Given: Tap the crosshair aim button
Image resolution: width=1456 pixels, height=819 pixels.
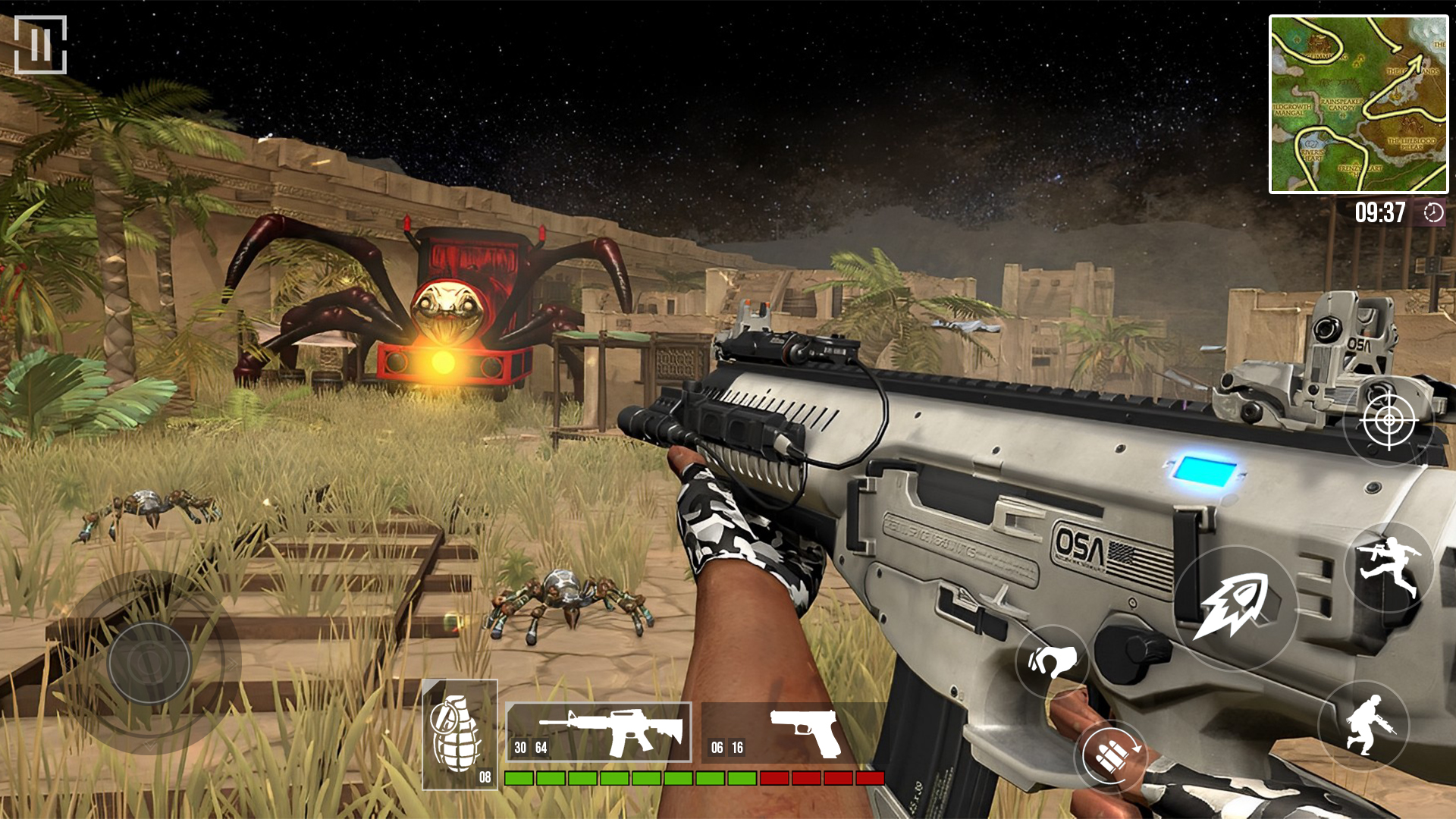Looking at the screenshot, I should (x=1389, y=419).
